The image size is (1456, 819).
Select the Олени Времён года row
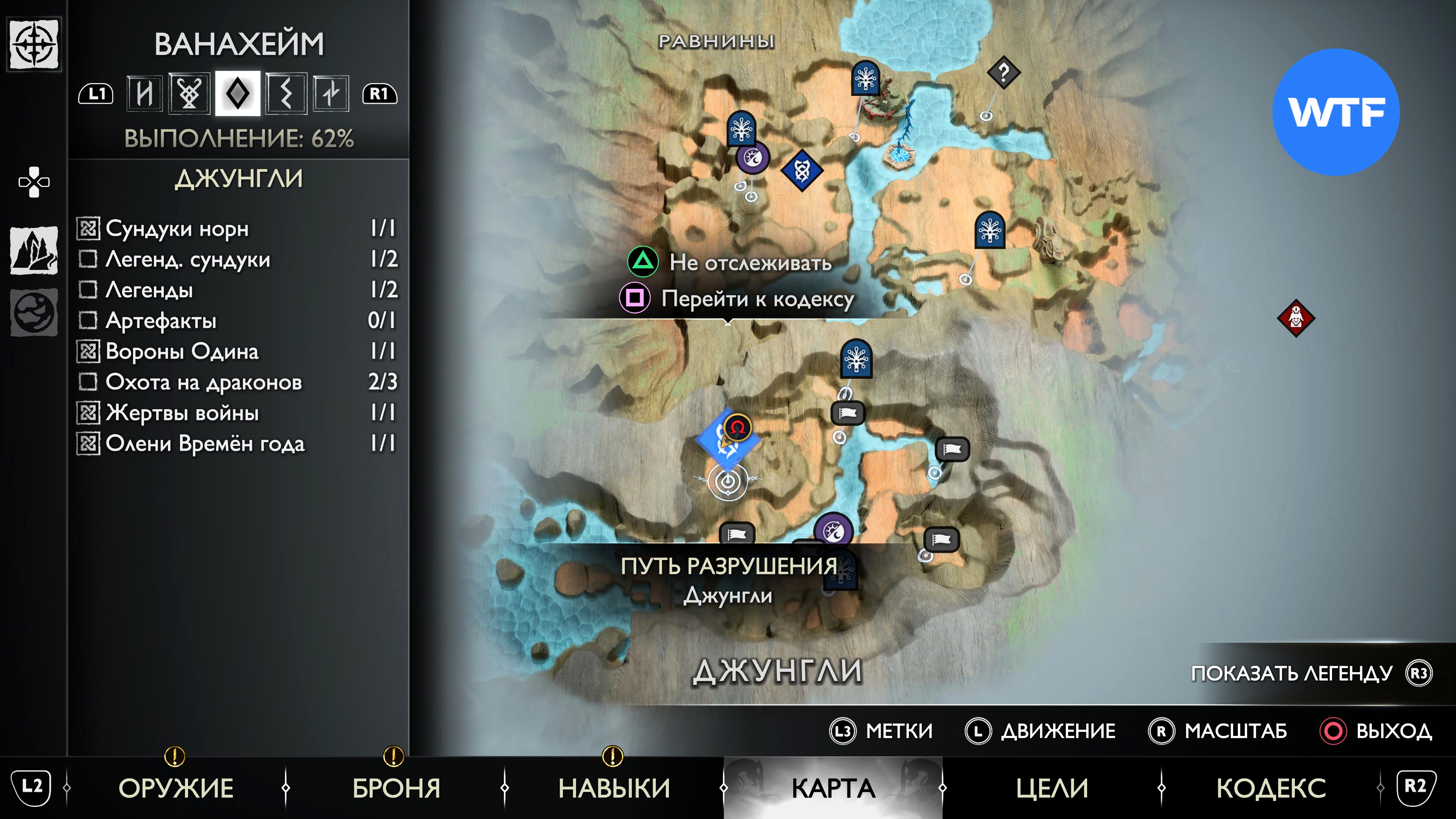point(237,443)
